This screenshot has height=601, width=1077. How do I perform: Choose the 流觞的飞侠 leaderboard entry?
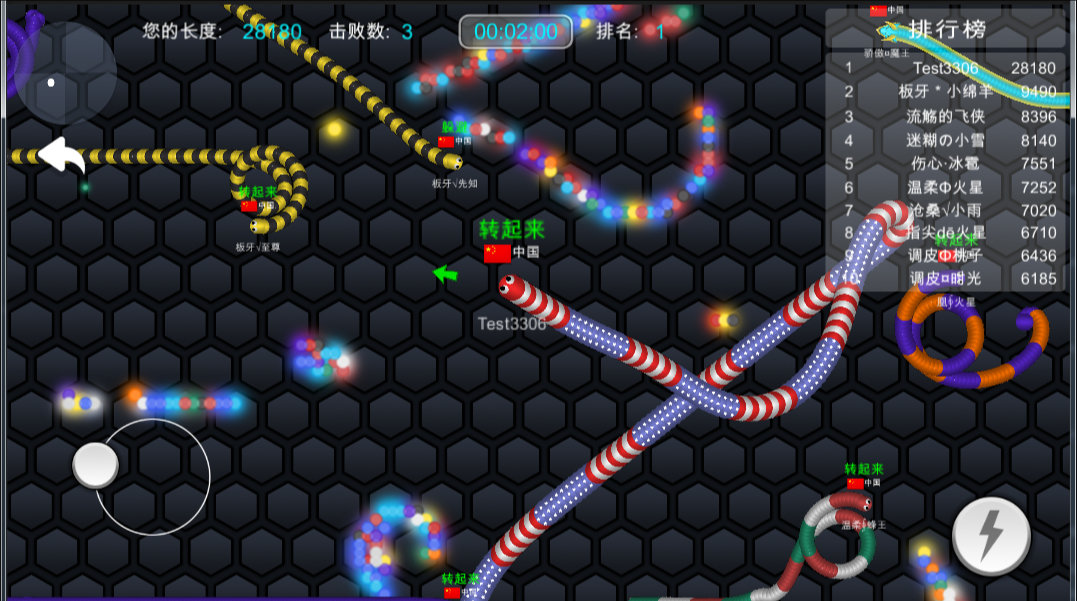[946, 116]
